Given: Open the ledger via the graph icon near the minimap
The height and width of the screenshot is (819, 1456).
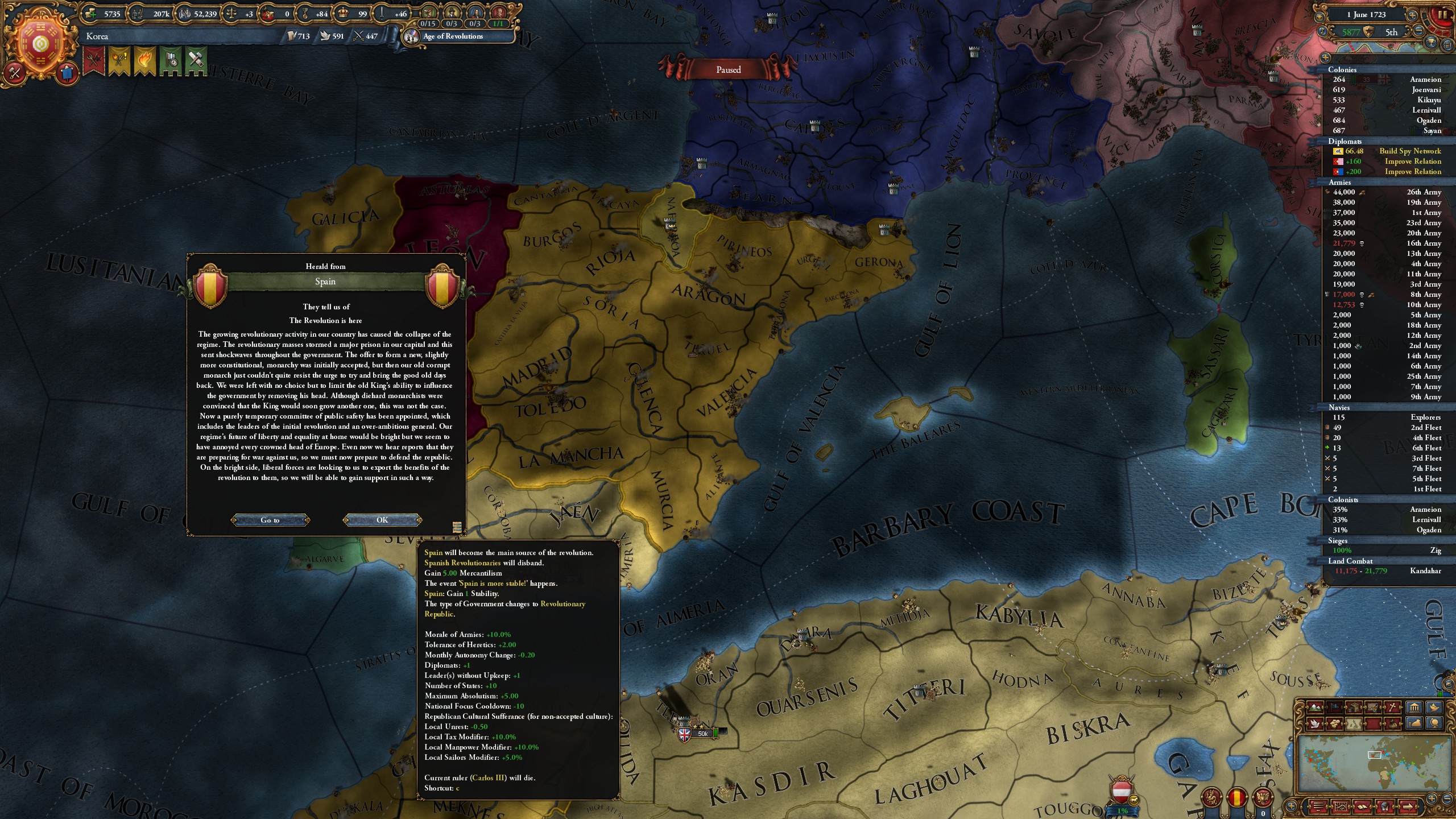Looking at the screenshot, I should 1341,806.
